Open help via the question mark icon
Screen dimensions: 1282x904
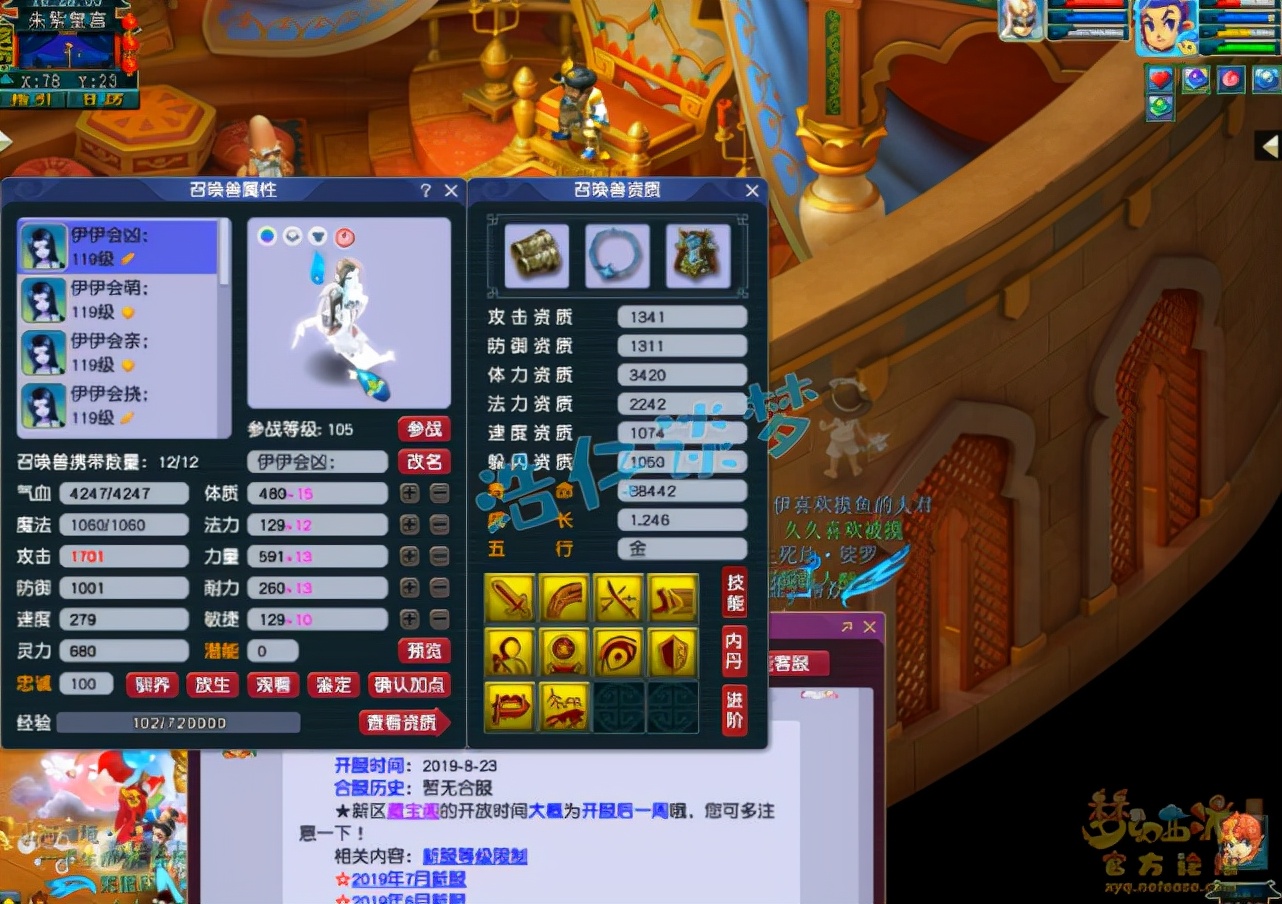tap(425, 190)
